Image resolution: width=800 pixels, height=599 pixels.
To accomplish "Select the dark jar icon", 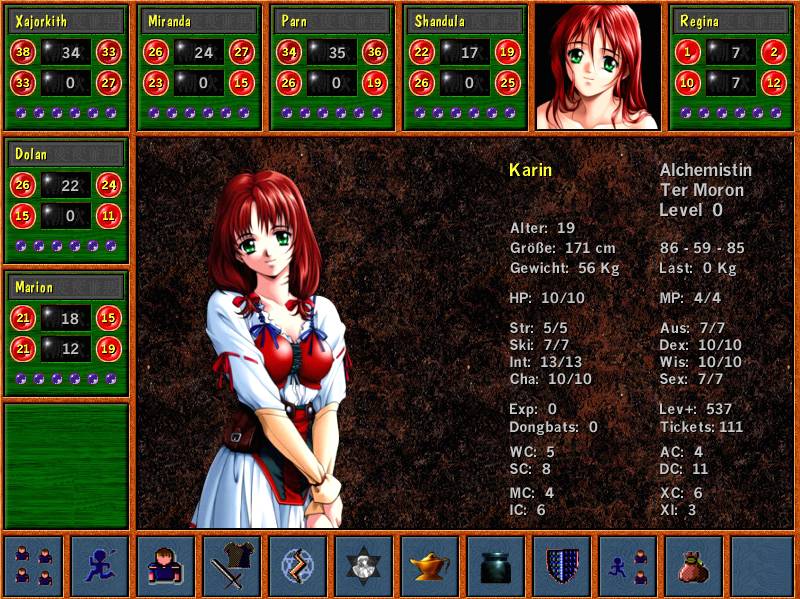I will tap(496, 565).
